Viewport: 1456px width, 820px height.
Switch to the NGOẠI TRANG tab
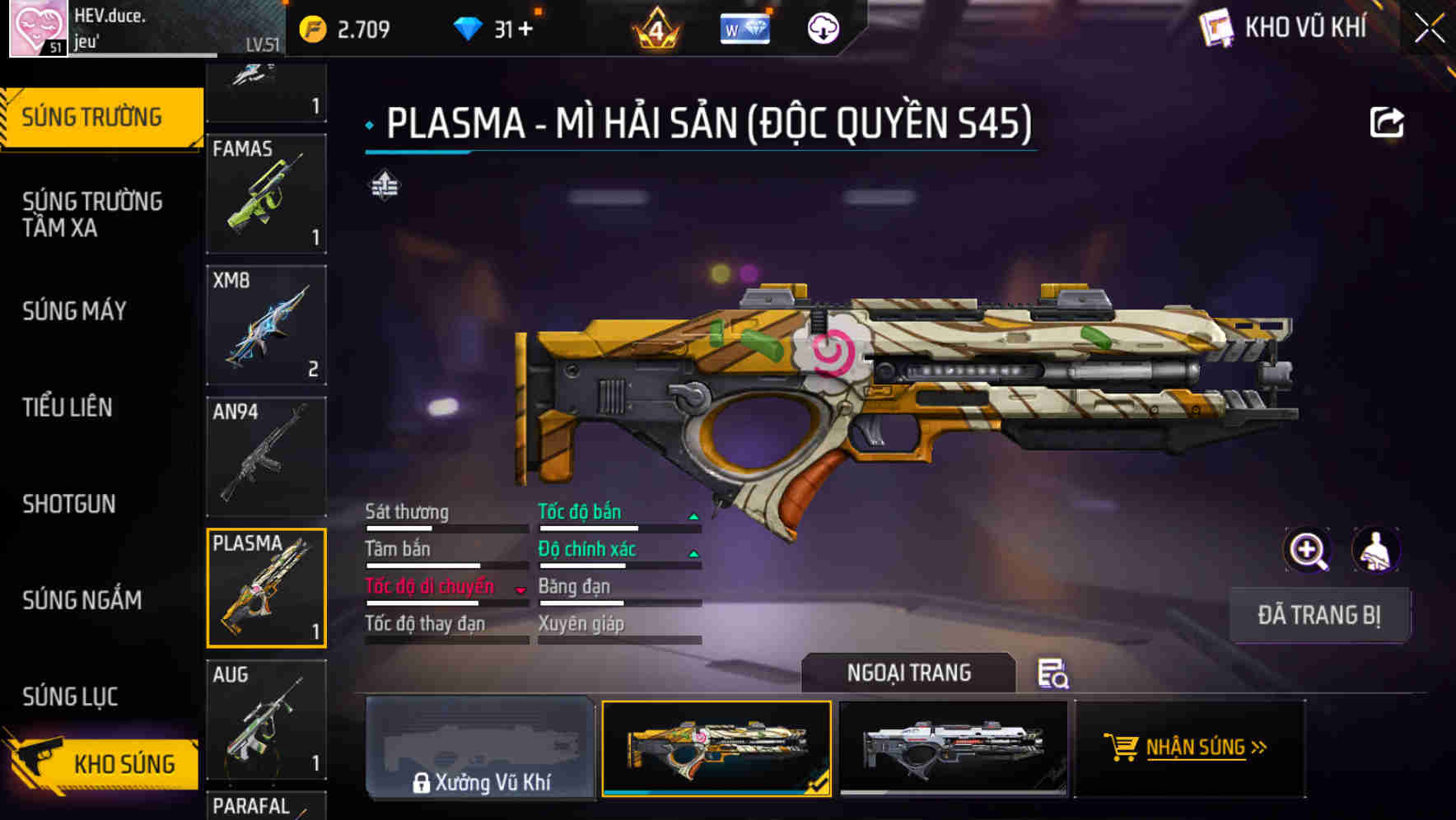pyautogui.click(x=910, y=672)
